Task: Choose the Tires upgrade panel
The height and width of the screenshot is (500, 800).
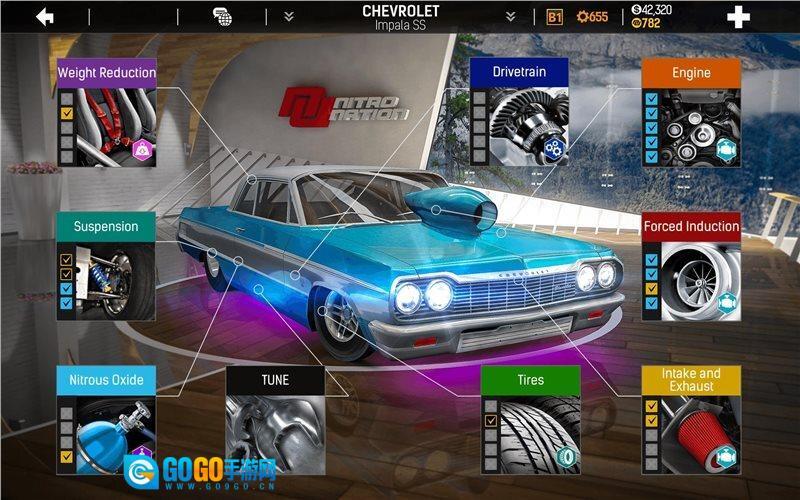Action: click(531, 420)
